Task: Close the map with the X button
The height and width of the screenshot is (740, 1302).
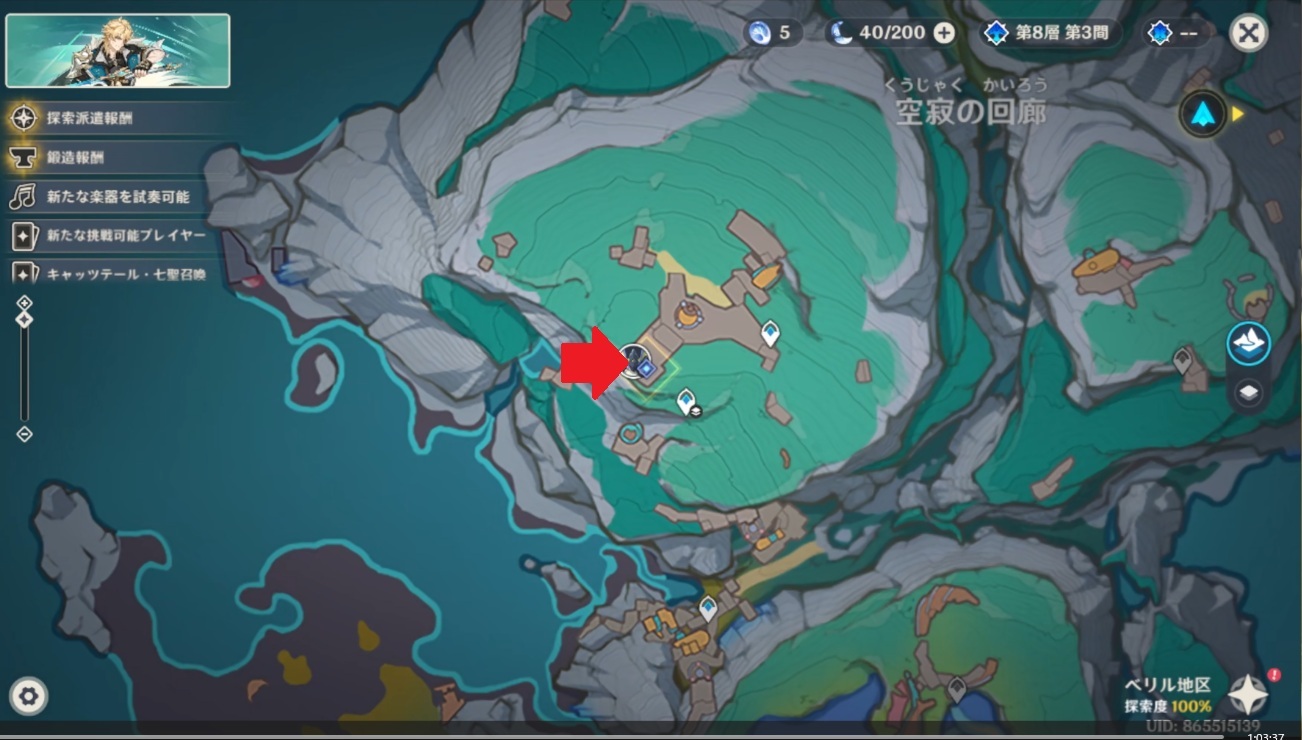Action: point(1248,33)
